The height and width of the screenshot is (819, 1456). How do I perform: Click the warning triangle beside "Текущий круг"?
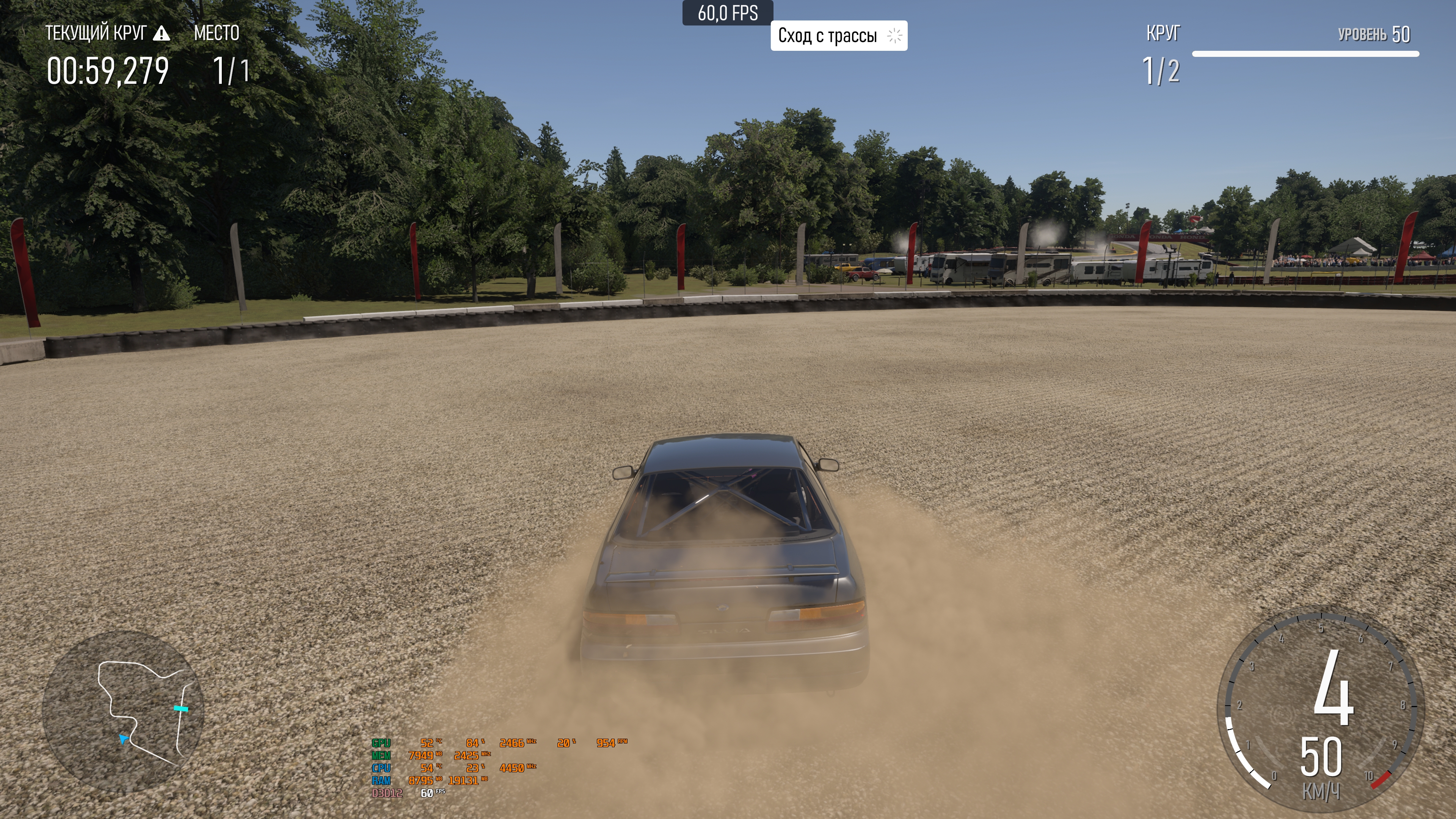click(162, 33)
